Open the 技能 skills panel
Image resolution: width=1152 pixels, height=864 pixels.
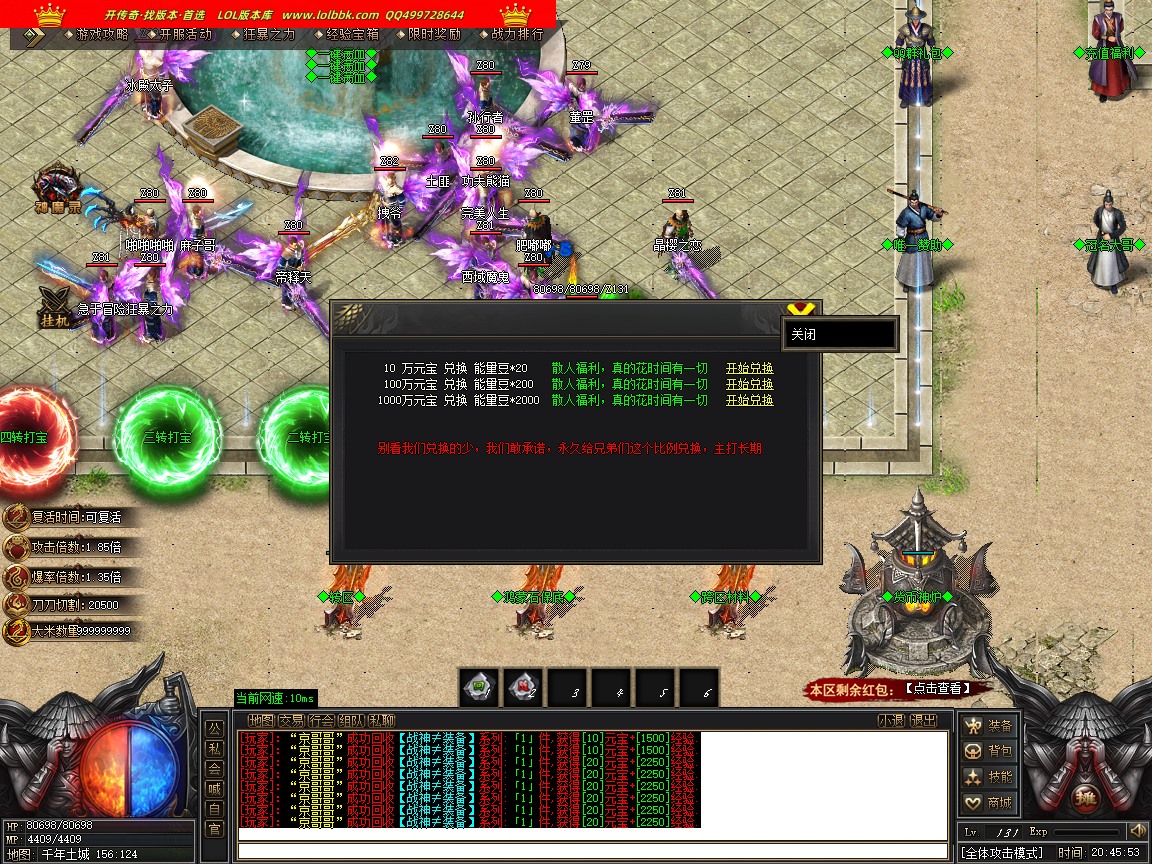pos(989,777)
